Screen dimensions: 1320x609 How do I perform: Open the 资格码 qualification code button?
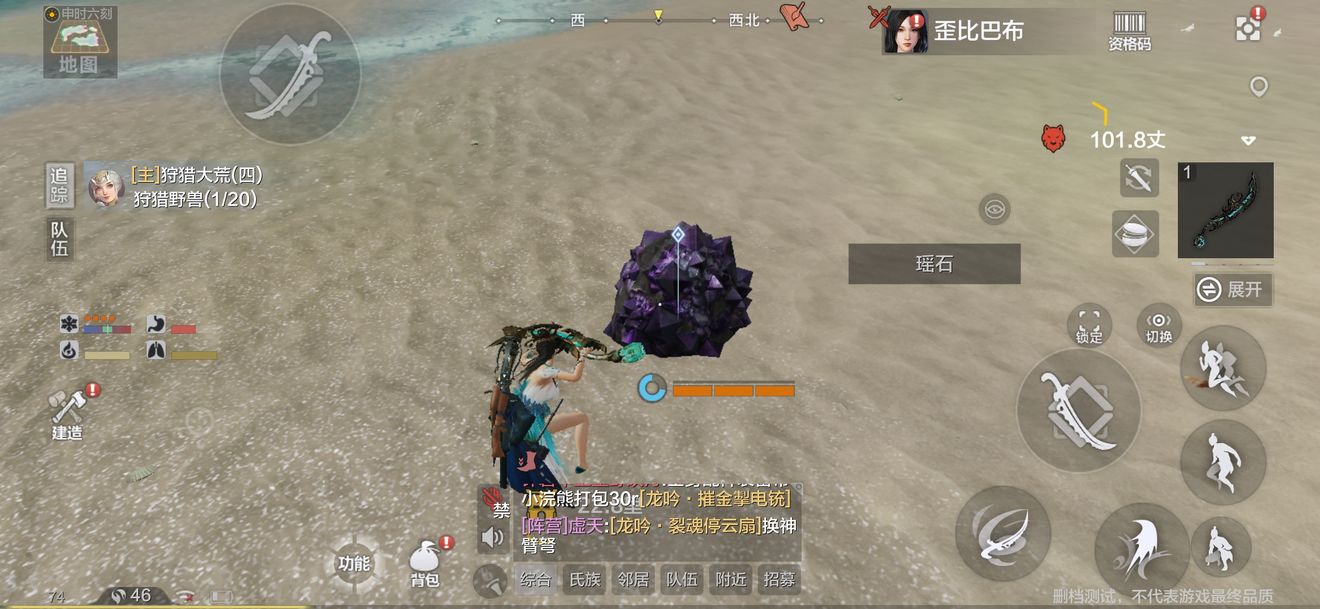[1129, 32]
